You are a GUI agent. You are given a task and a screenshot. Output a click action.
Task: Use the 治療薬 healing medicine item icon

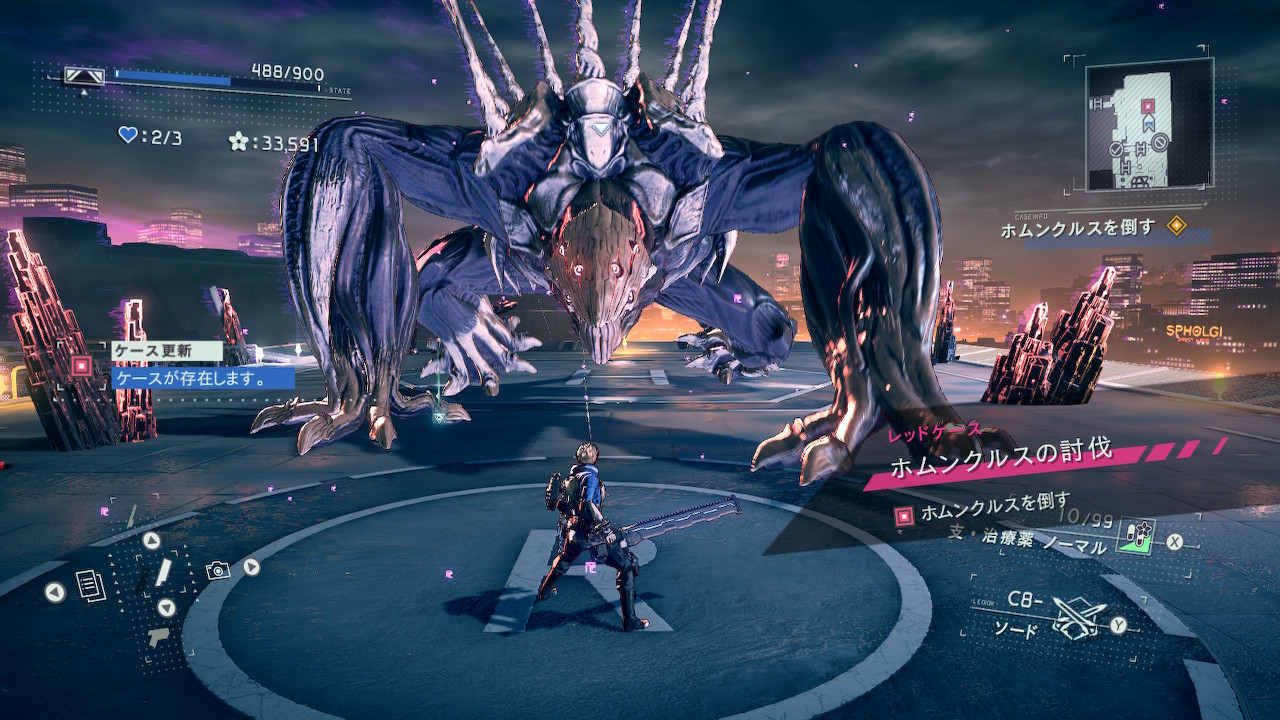point(1138,536)
